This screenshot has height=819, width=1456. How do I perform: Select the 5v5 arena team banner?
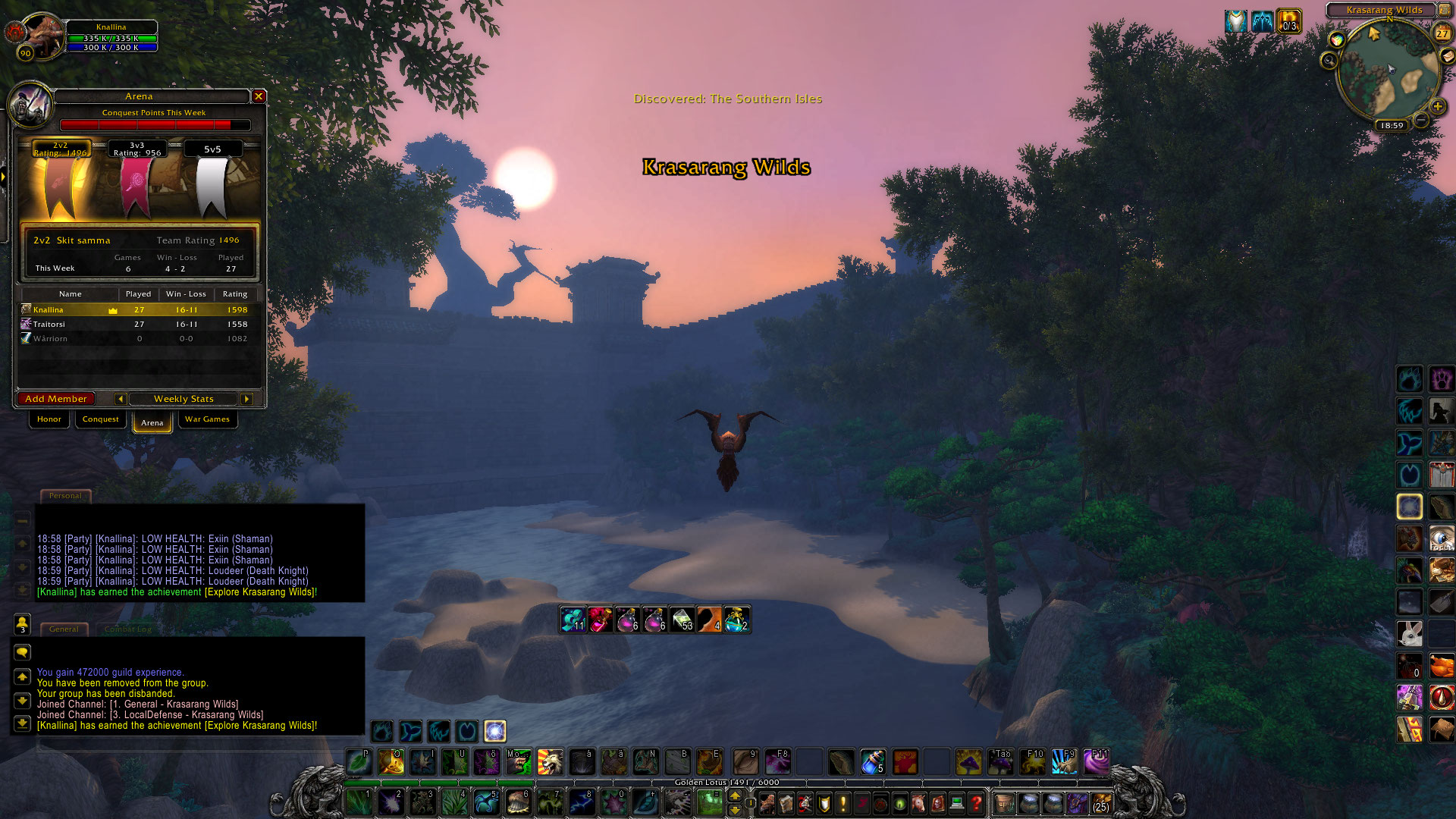point(212,180)
